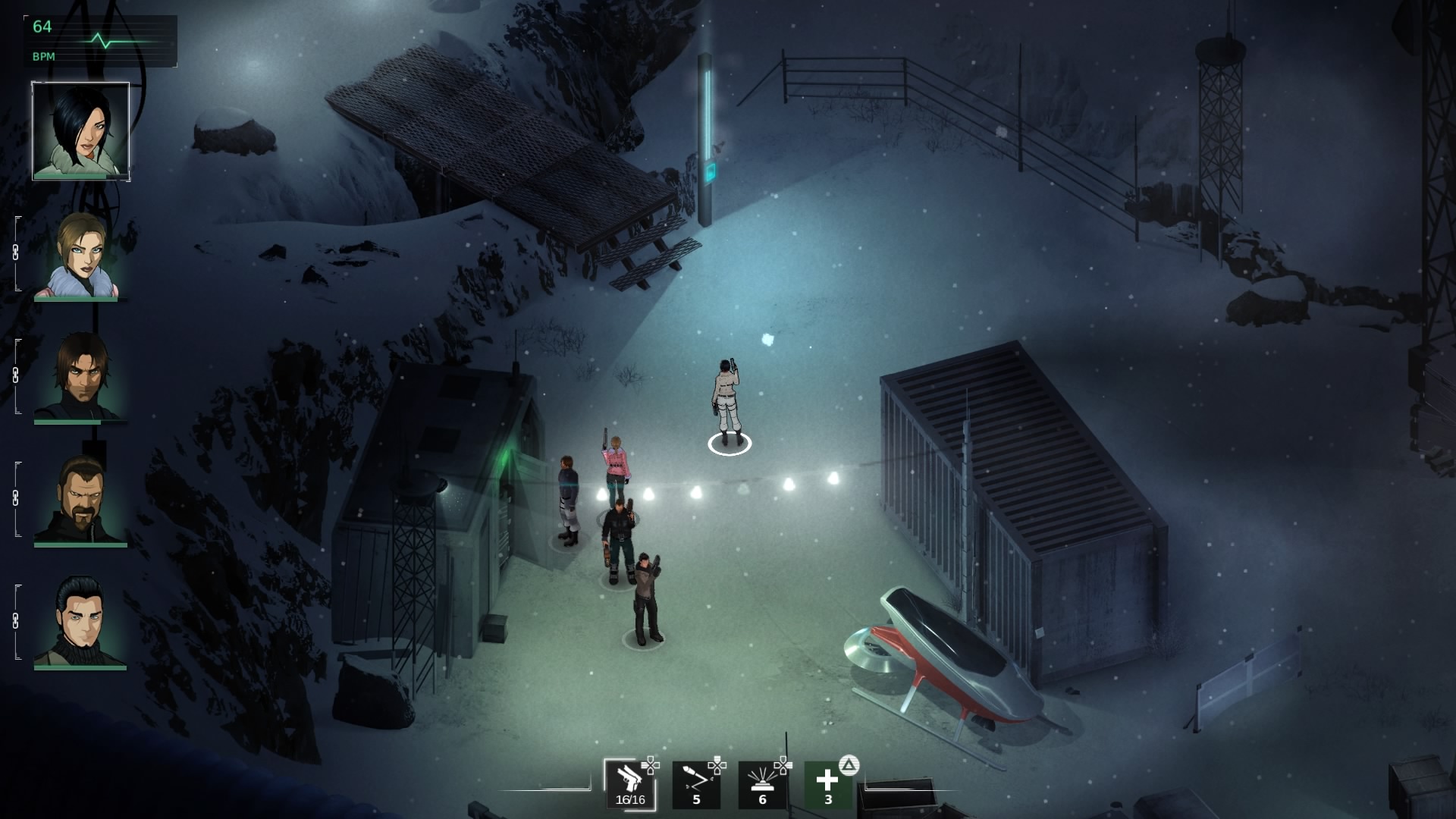Select the goateed man's squad portrait
This screenshot has height=819, width=1456.
coord(80,500)
